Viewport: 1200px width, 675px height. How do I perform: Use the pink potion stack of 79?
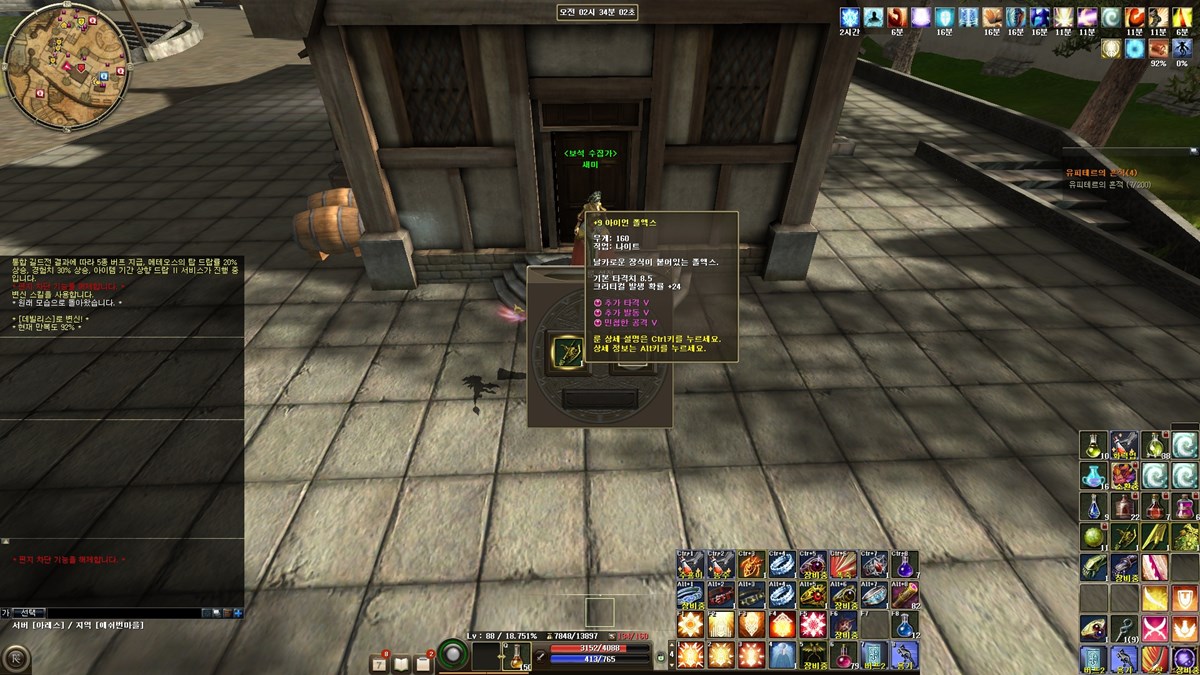(x=842, y=656)
